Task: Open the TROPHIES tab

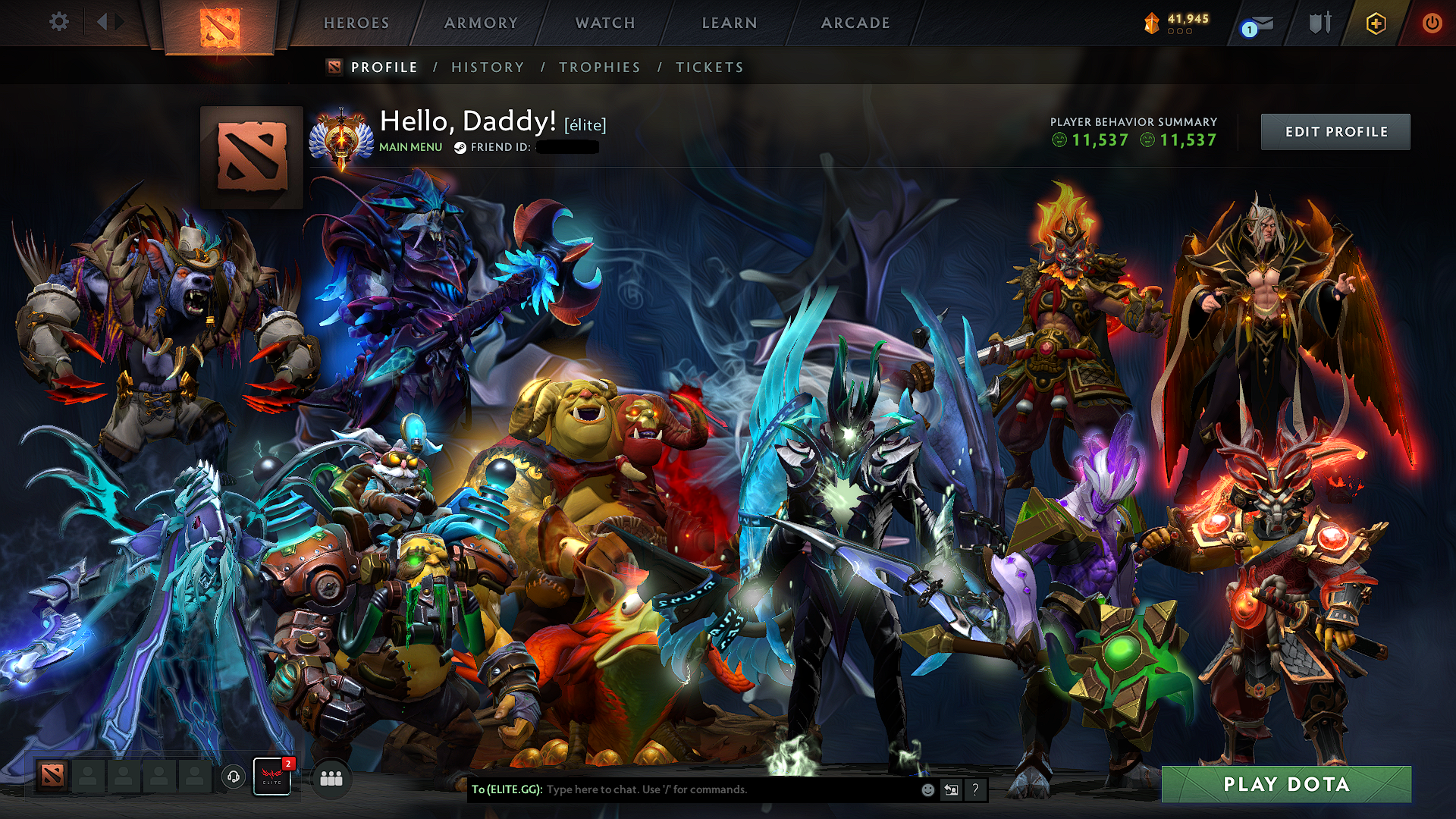Action: coord(599,67)
